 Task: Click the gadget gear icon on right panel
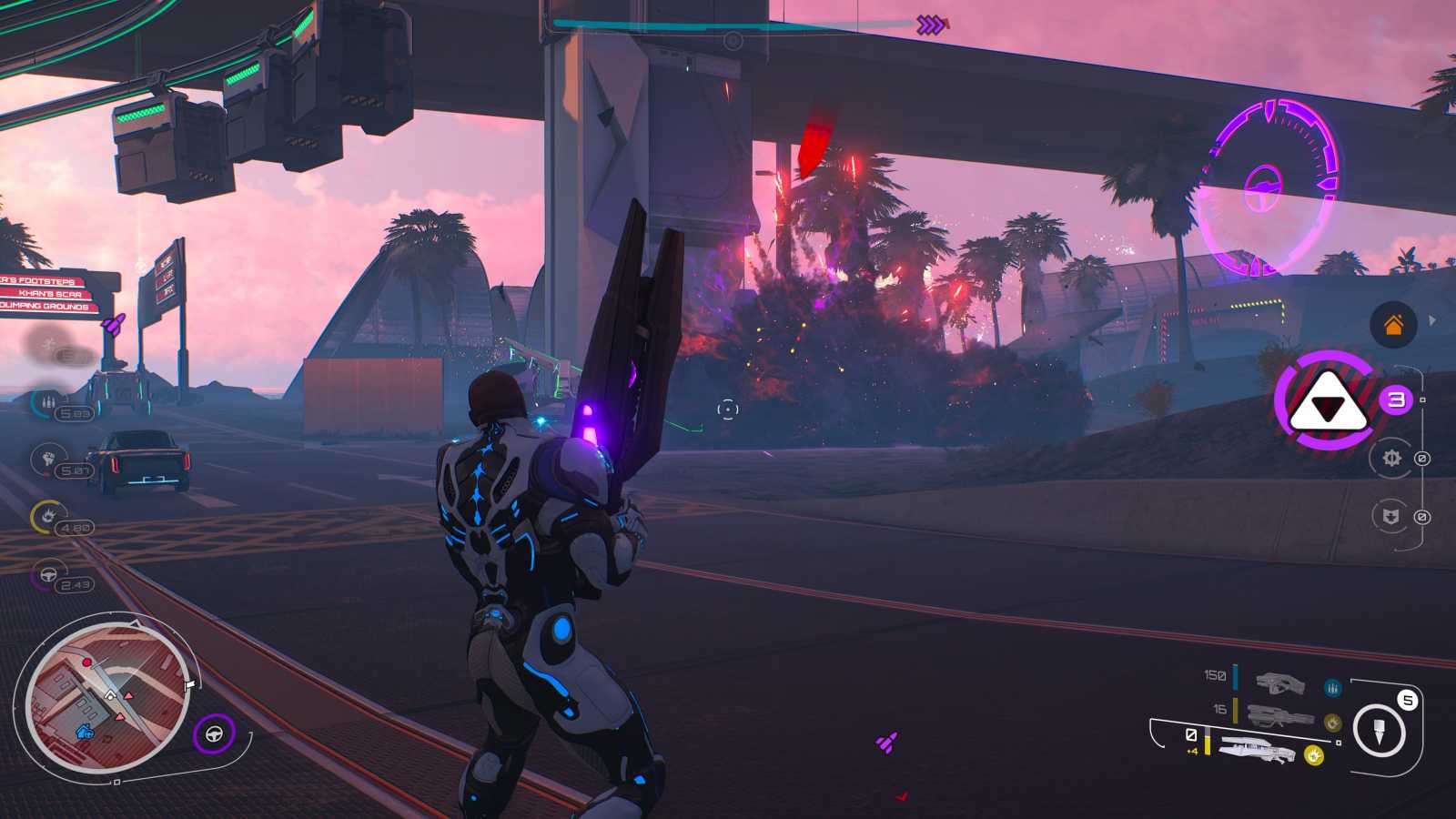point(1392,459)
